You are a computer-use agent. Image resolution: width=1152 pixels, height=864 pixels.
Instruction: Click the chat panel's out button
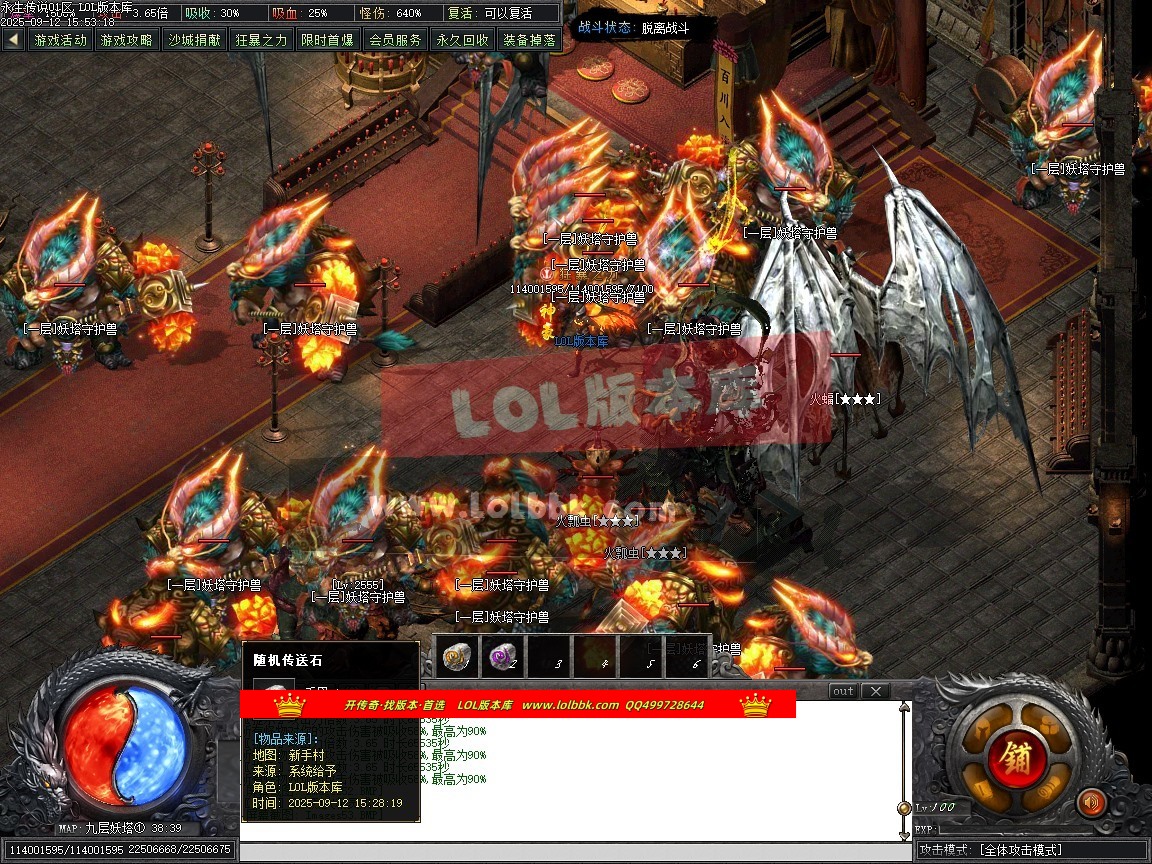[843, 691]
